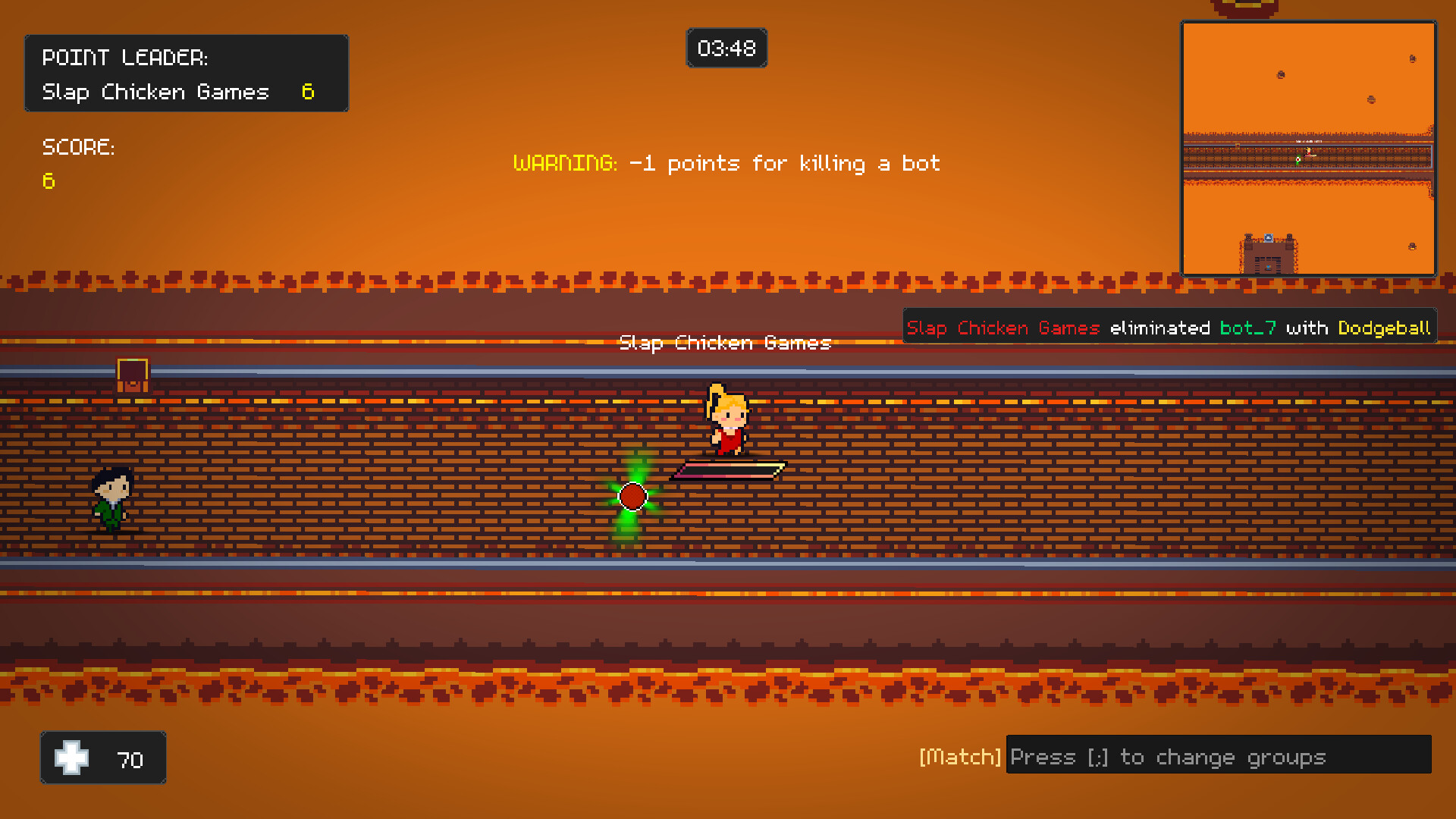
Task: Toggle the POINT LEADER panel
Action: [187, 72]
